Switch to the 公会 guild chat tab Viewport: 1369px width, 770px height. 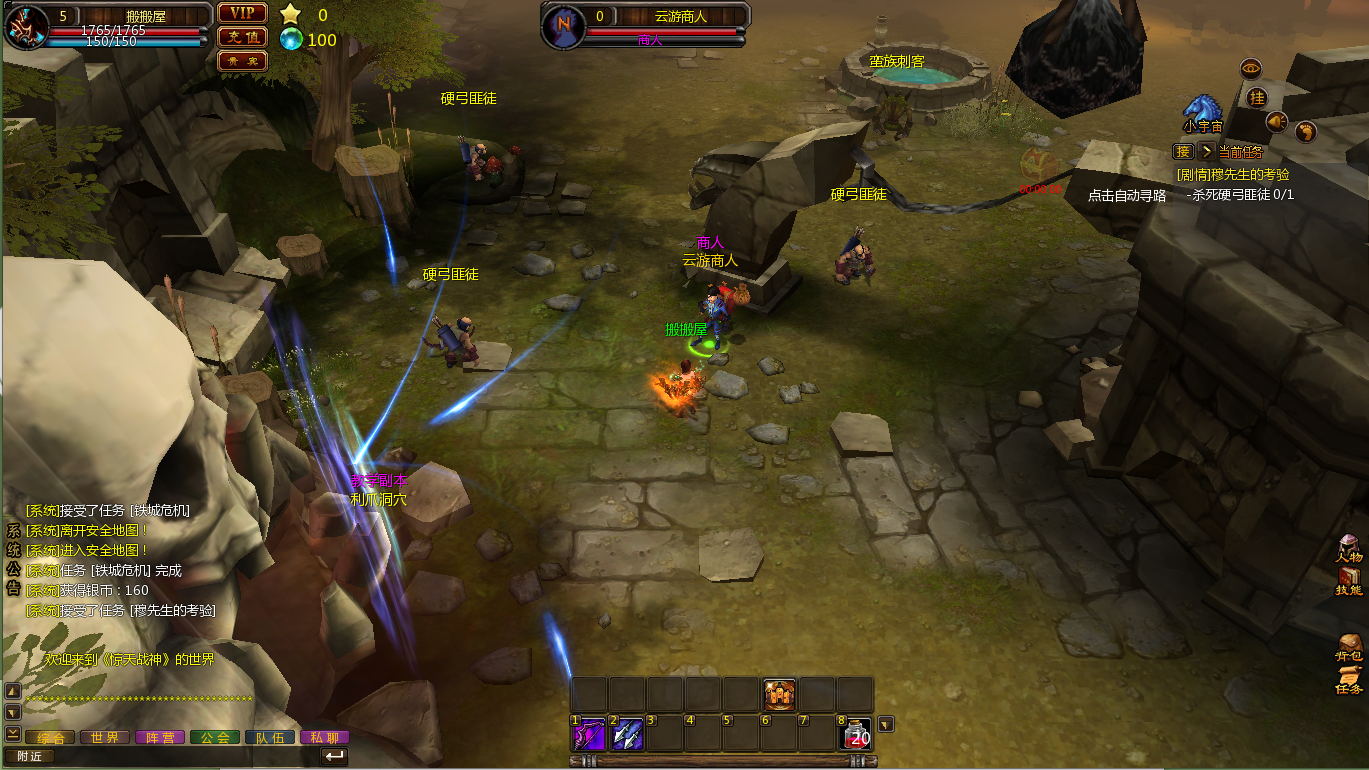[215, 737]
